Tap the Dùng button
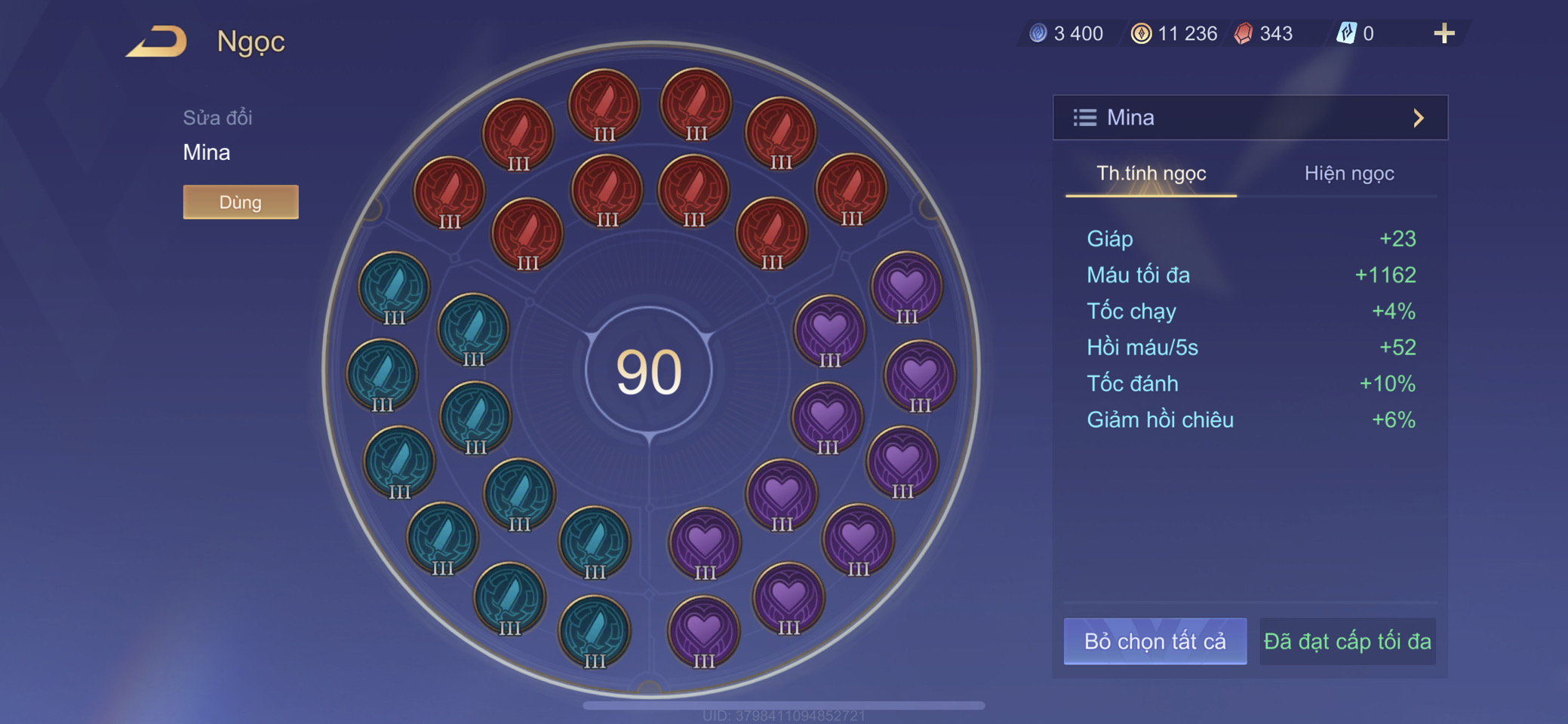Image resolution: width=1568 pixels, height=724 pixels. 241,202
